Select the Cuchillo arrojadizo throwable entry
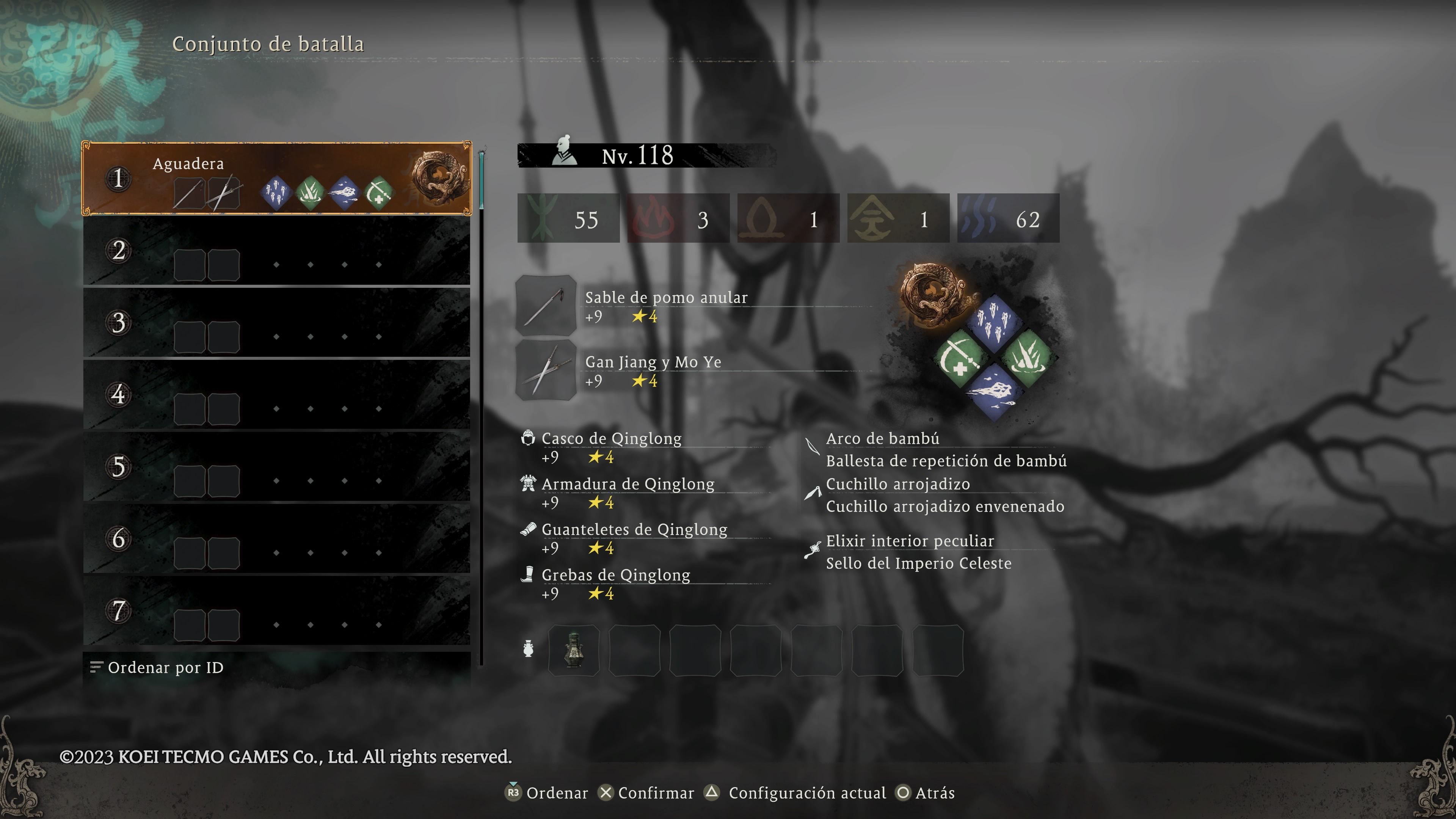 pyautogui.click(x=897, y=485)
